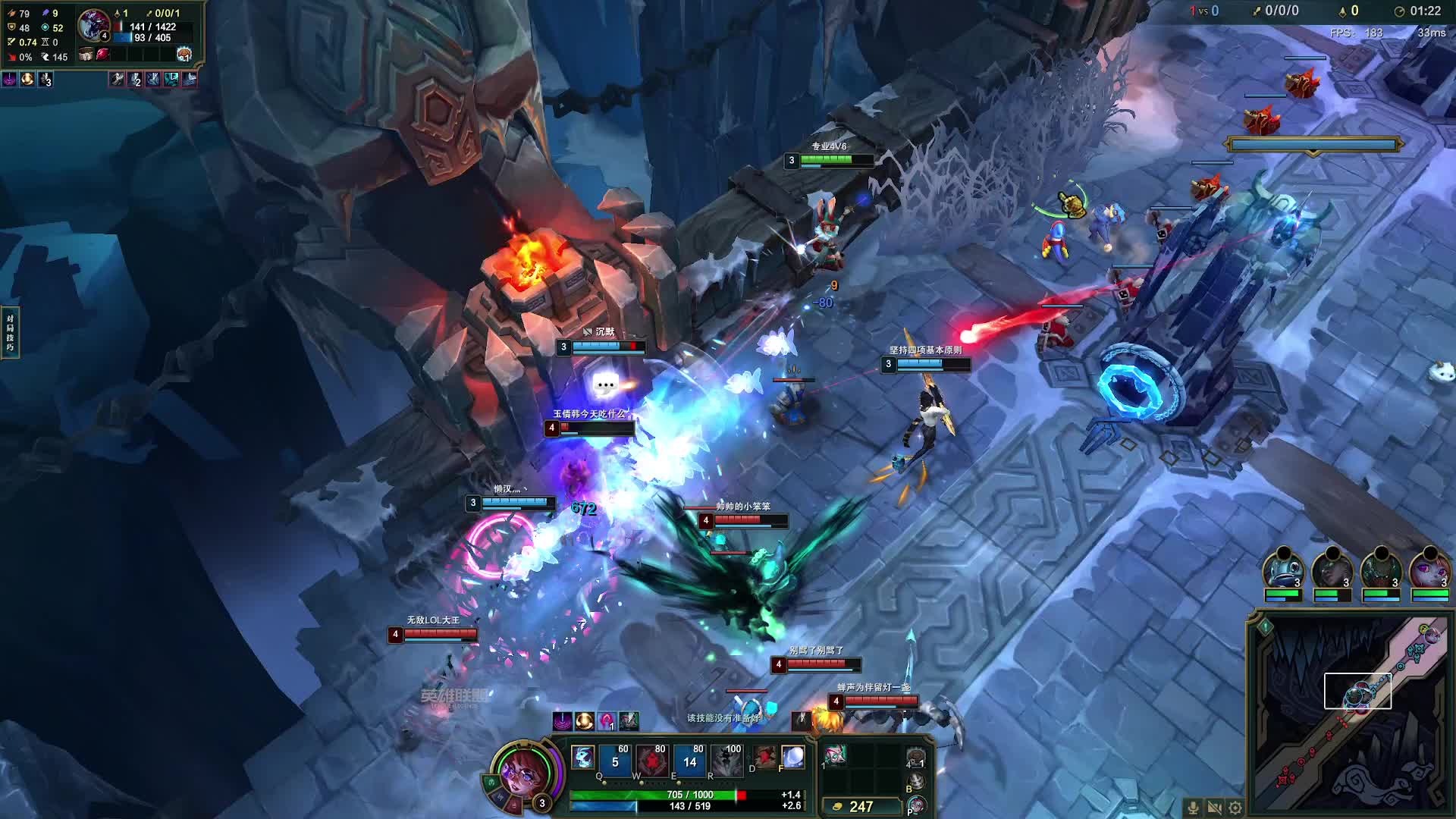Use the item in first inventory slot
Viewport: 1456px width, 819px height.
click(836, 755)
